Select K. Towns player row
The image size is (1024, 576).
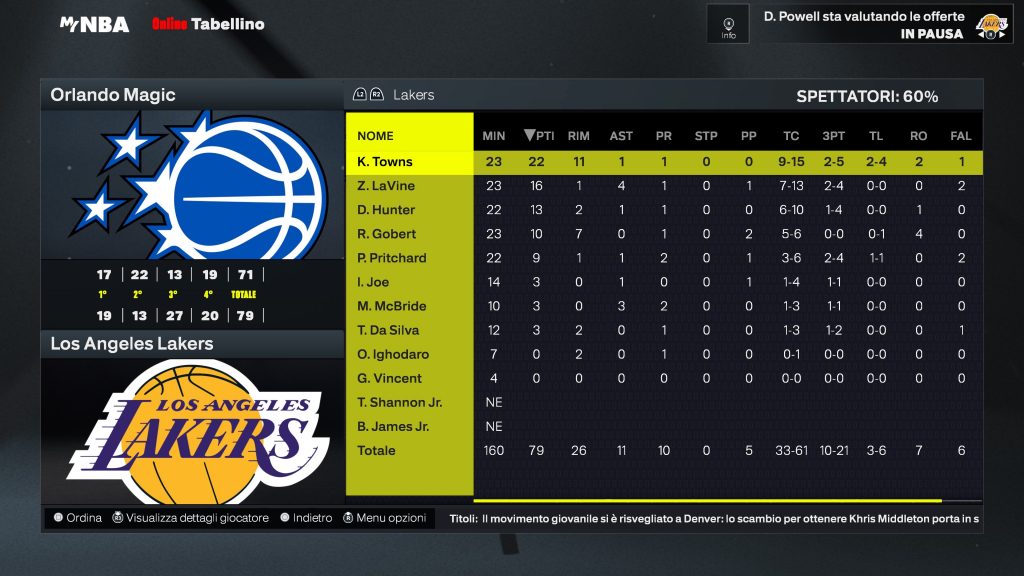385,162
